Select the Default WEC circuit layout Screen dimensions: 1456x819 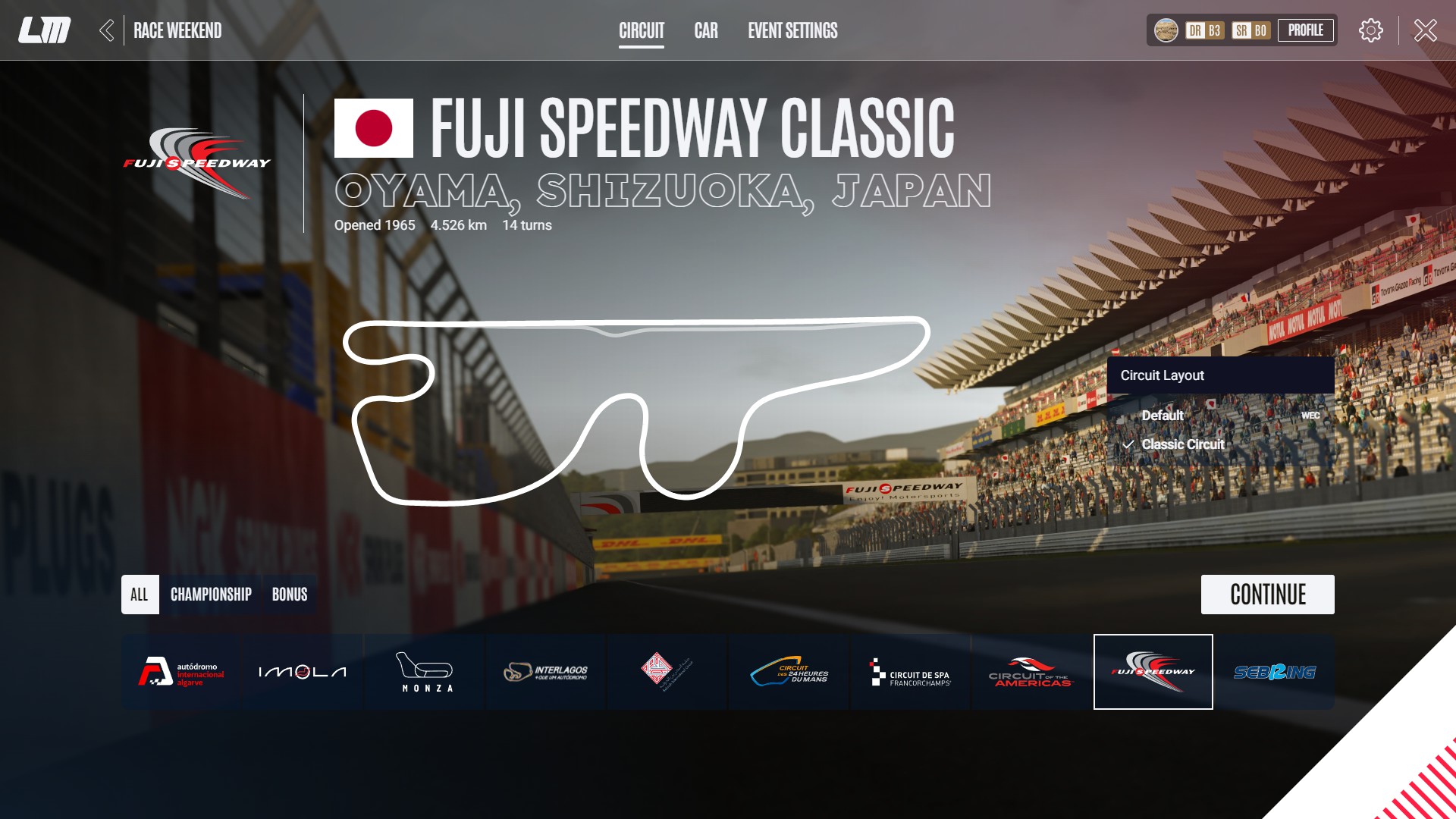(x=1163, y=416)
